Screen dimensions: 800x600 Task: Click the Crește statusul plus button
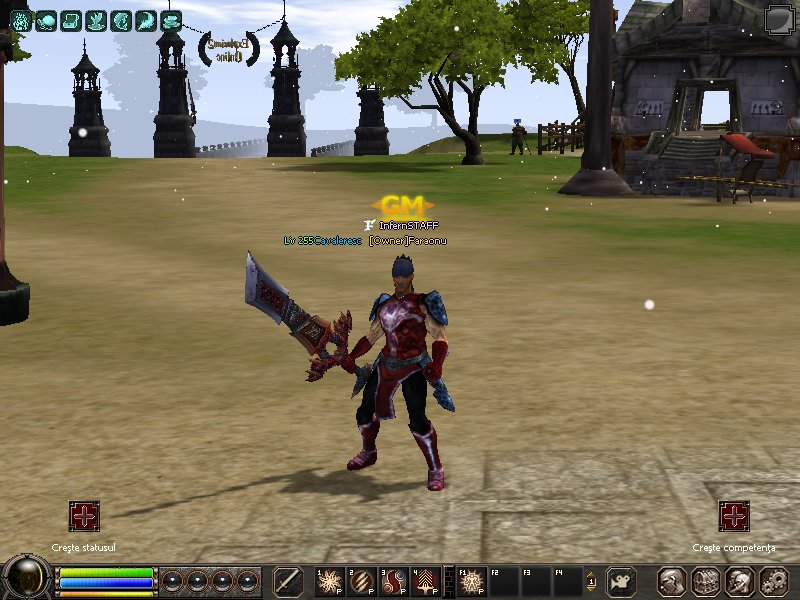pyautogui.click(x=84, y=516)
